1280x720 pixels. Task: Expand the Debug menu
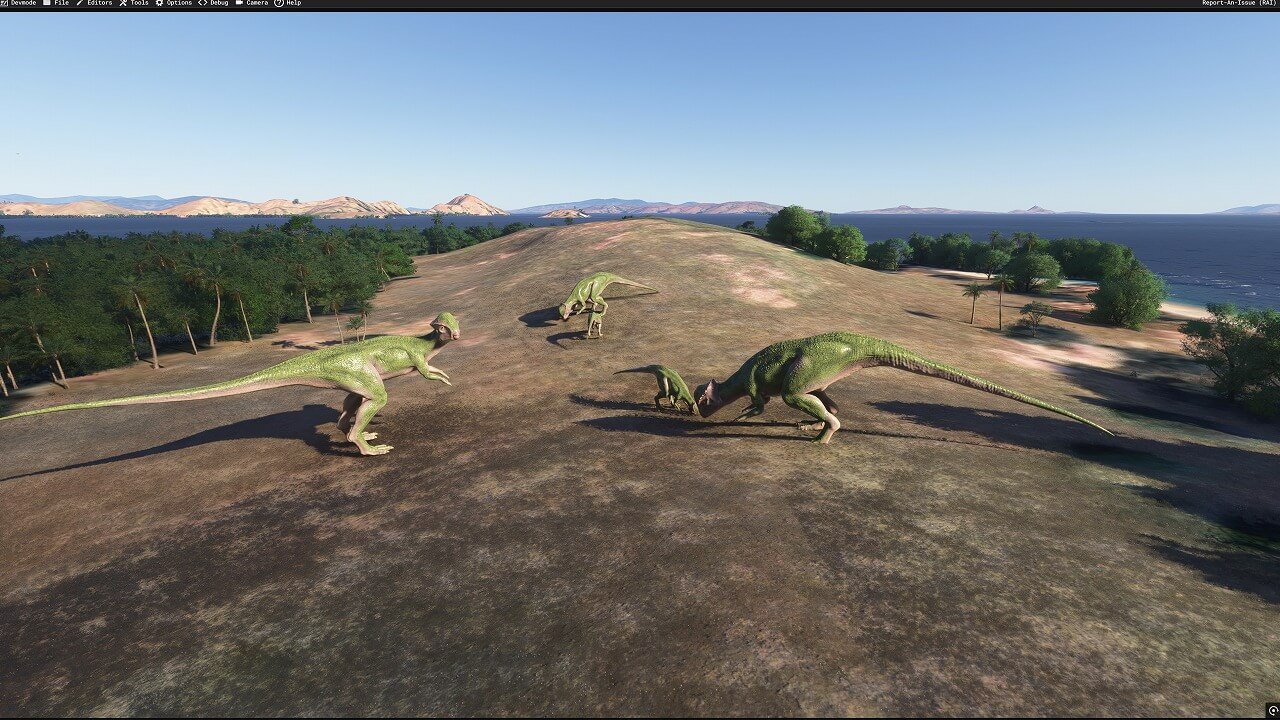(214, 3)
